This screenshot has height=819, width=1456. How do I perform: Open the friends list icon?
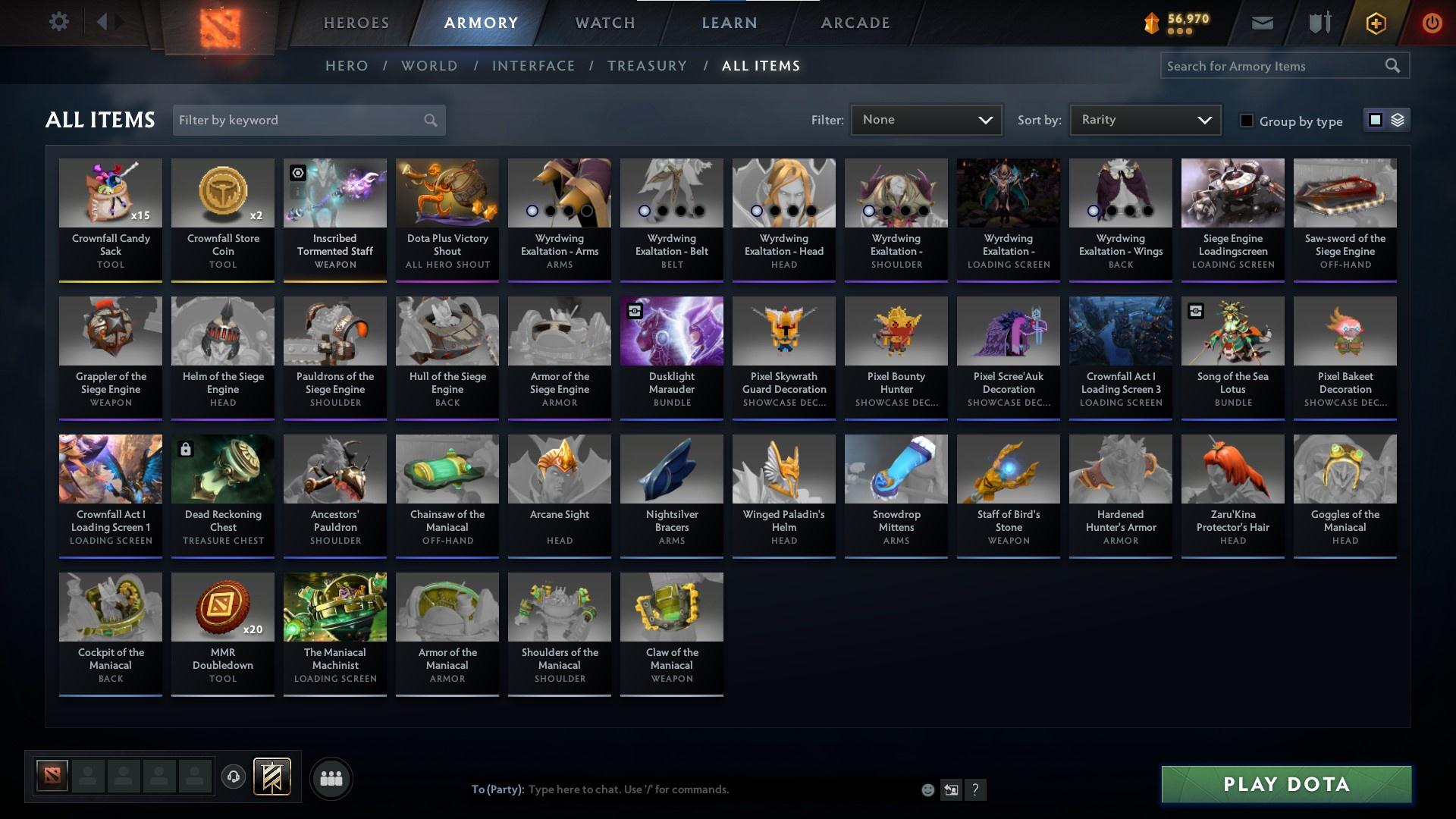[x=331, y=778]
